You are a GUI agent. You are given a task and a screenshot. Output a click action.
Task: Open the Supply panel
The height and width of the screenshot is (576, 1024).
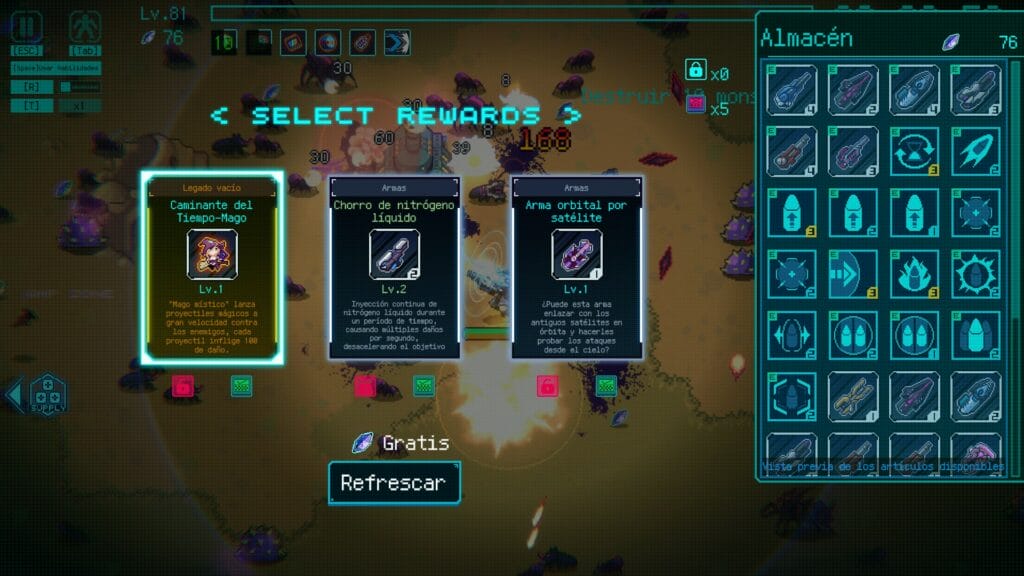pyautogui.click(x=47, y=394)
